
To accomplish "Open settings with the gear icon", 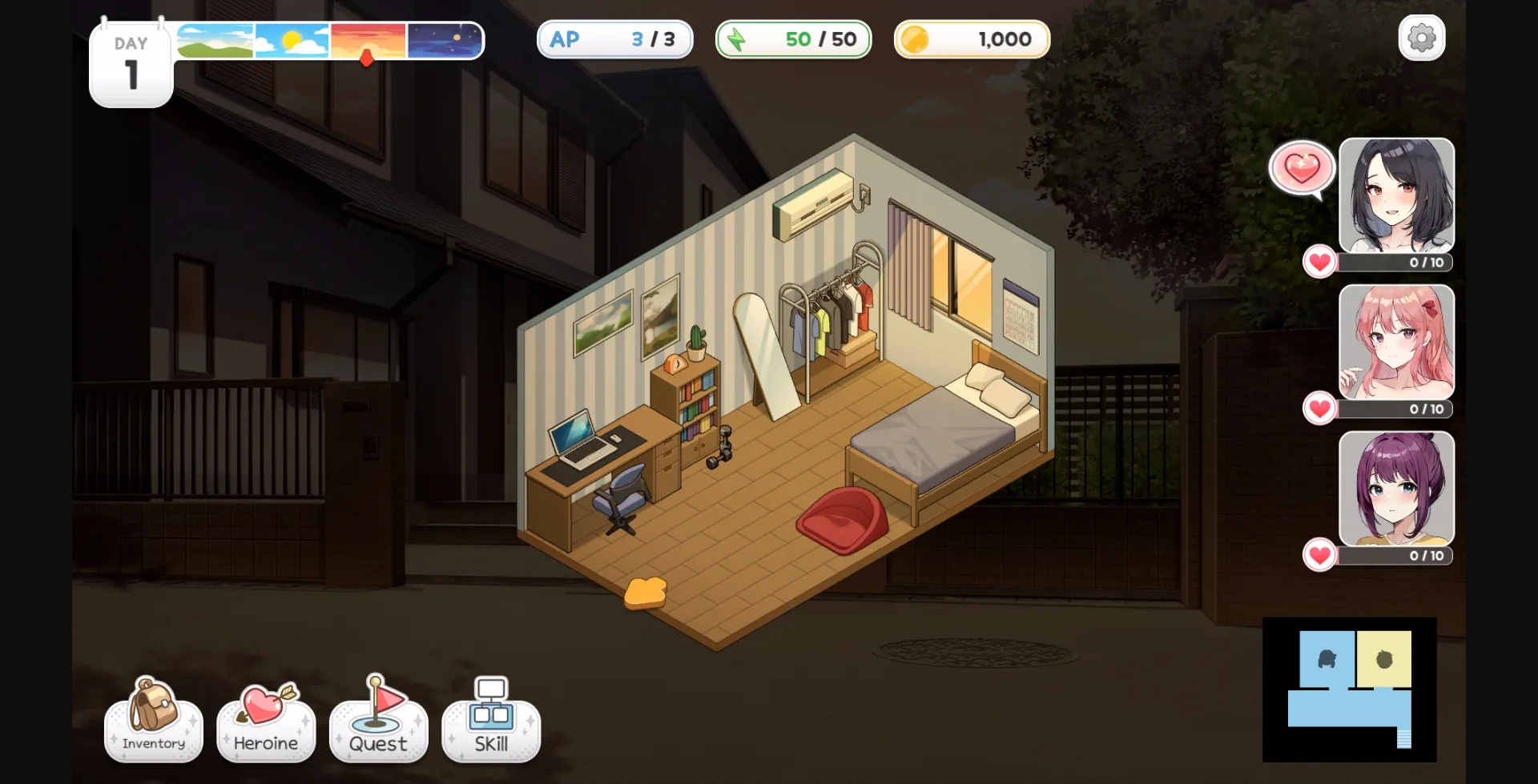I will [x=1421, y=38].
